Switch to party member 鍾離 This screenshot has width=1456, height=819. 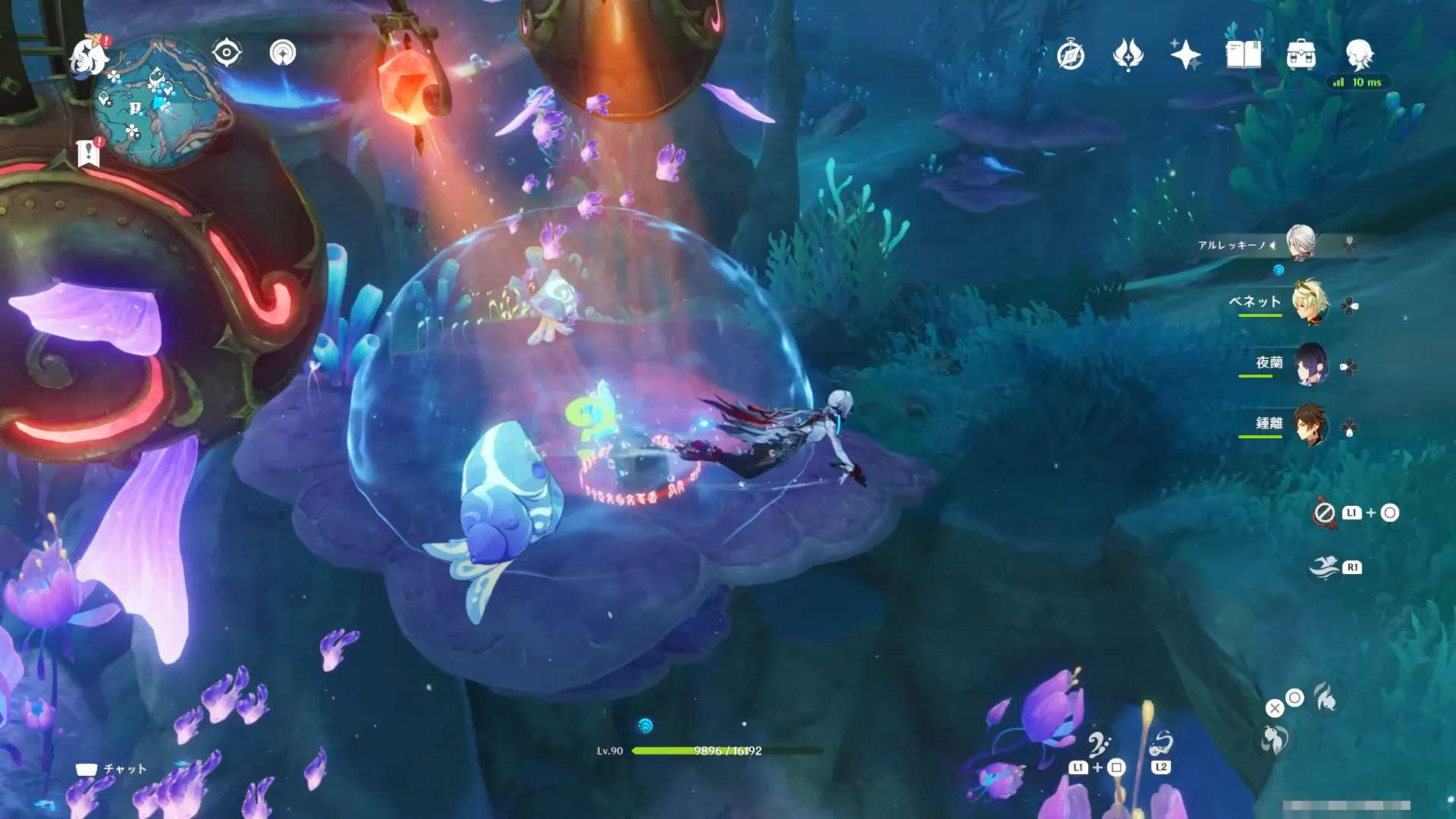coord(1310,425)
